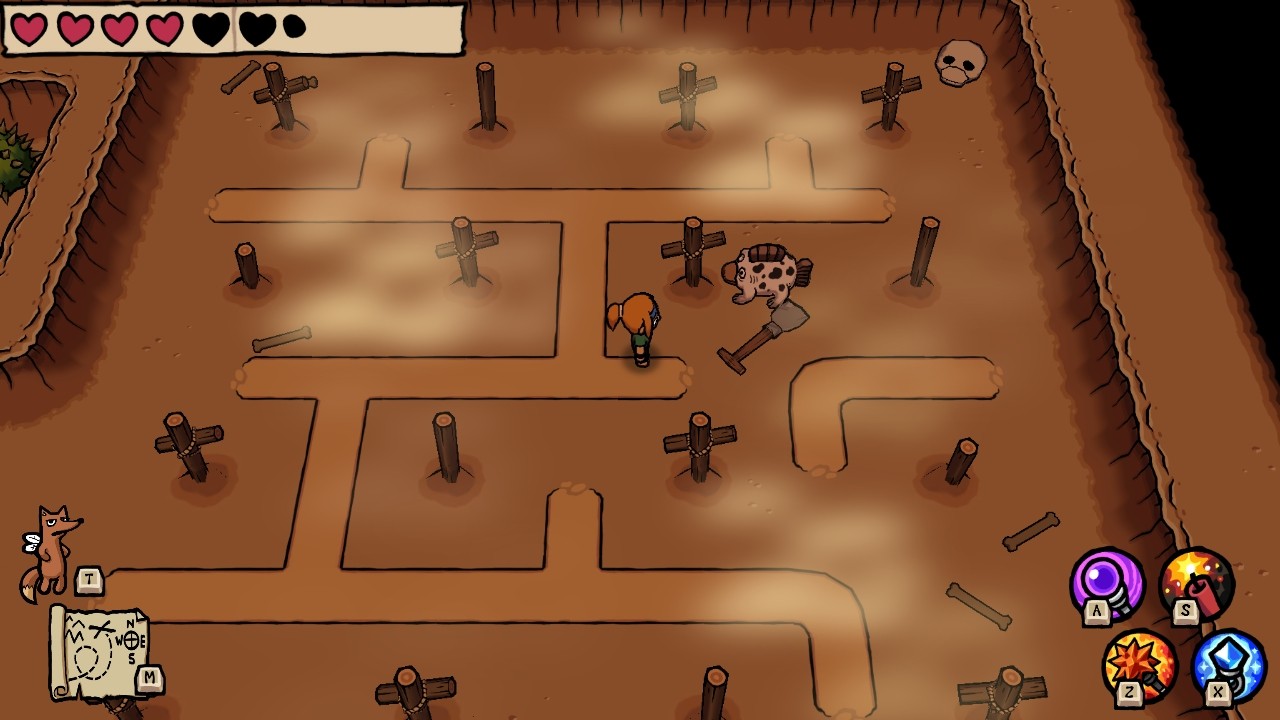Select the purple orb wand item
1280x720 pixels.
coord(1107,583)
